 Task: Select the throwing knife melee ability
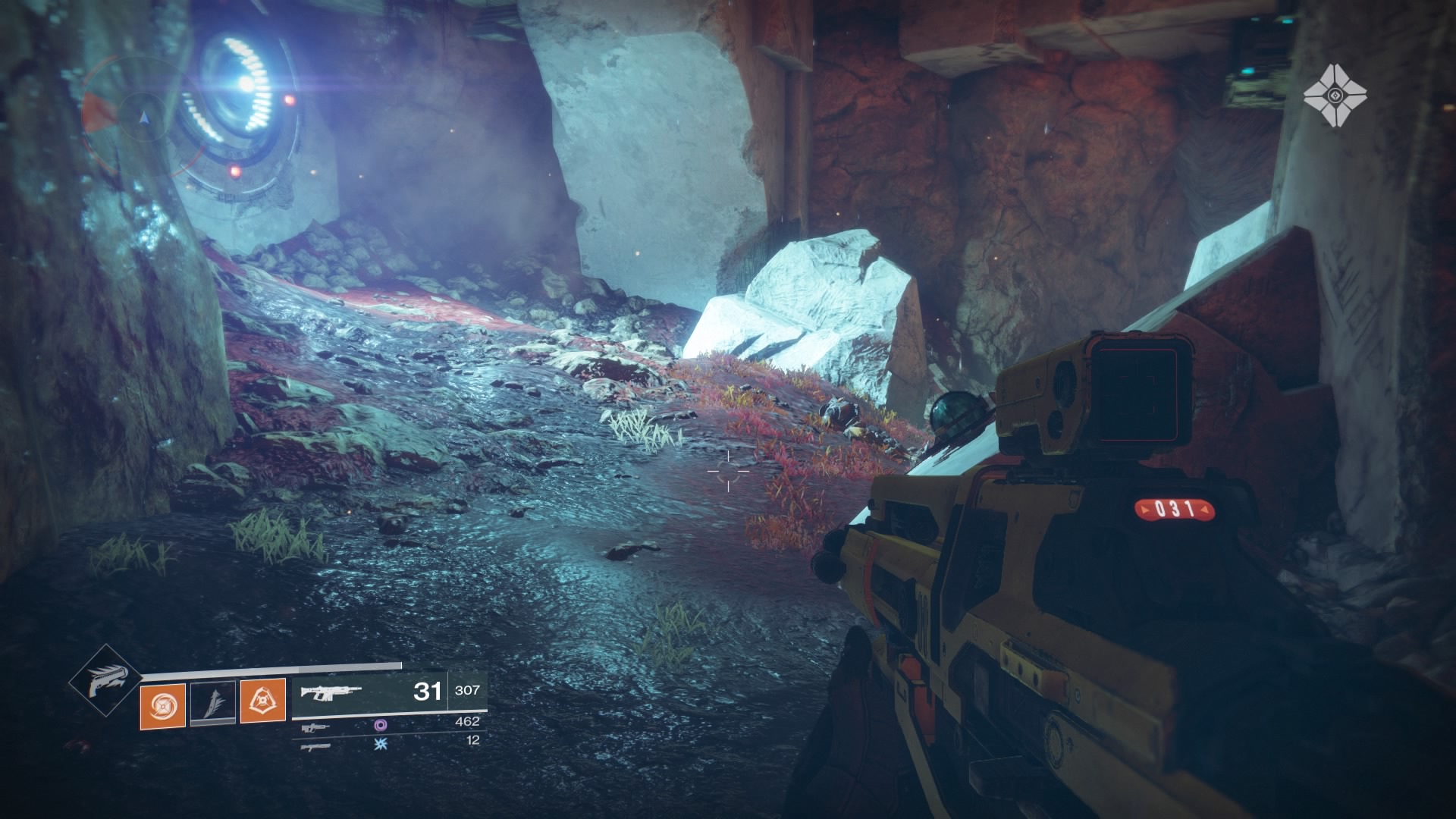click(212, 703)
